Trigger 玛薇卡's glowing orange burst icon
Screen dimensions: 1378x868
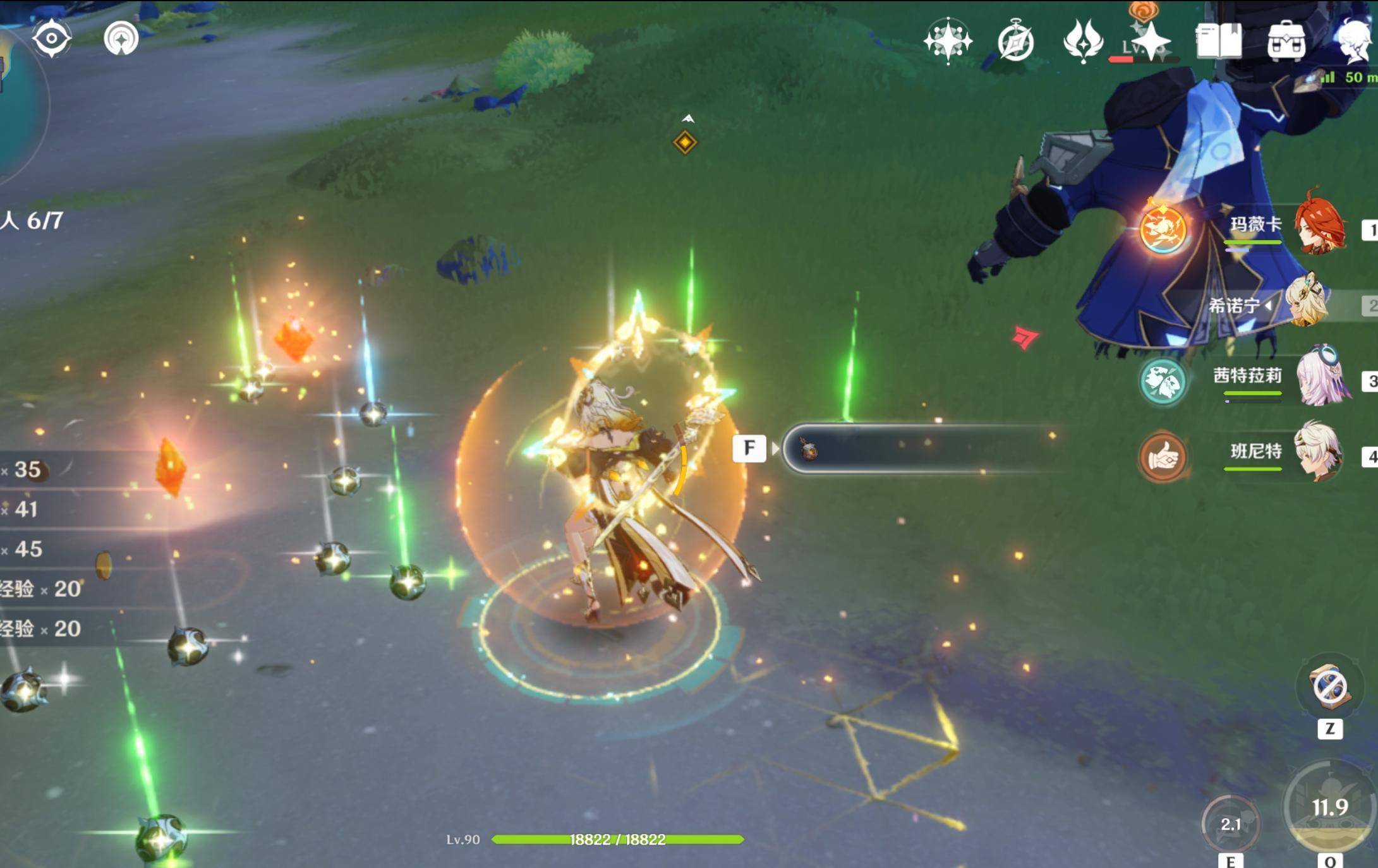point(1162,230)
